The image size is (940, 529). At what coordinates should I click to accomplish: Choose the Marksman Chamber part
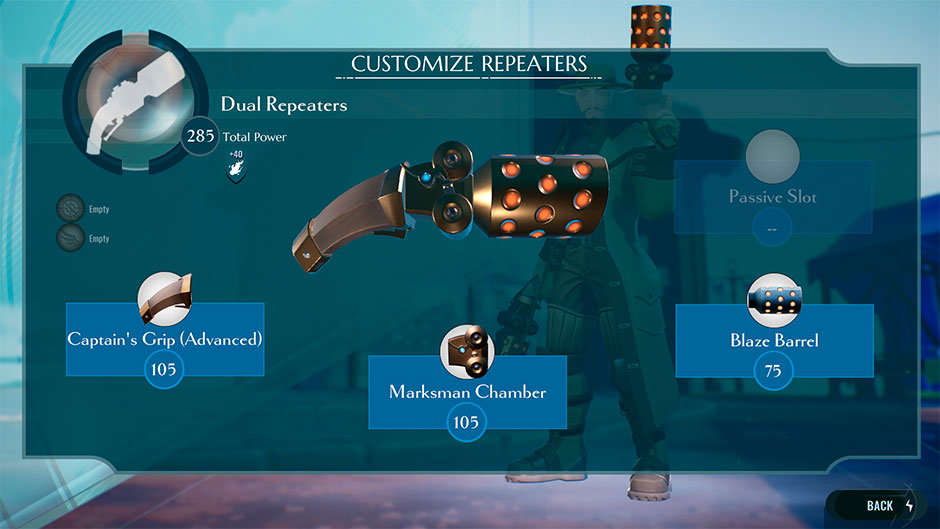[x=467, y=392]
